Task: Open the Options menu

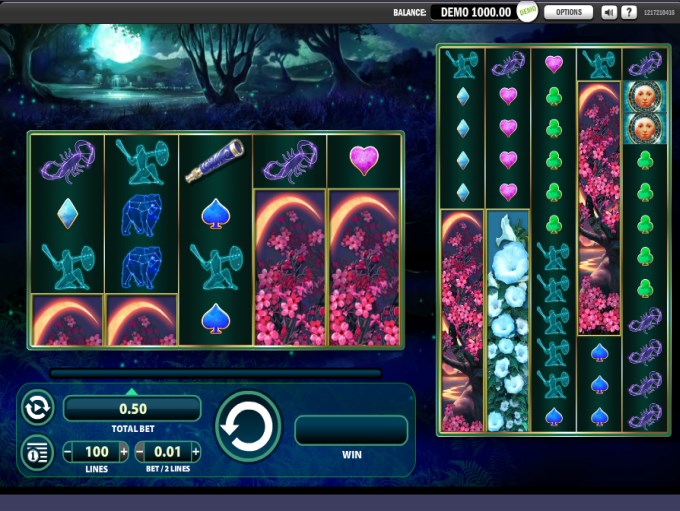Action: coord(568,12)
